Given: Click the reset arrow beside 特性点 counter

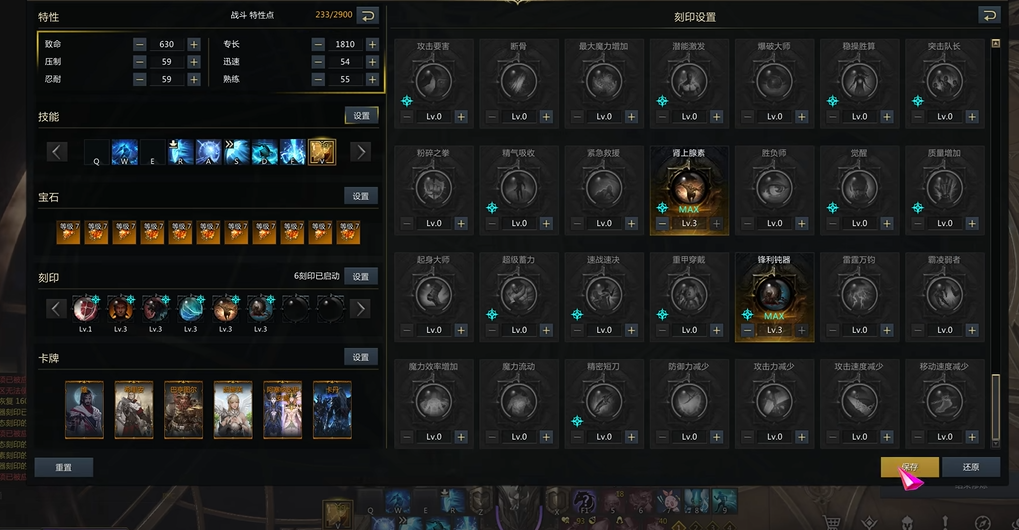Looking at the screenshot, I should pyautogui.click(x=367, y=15).
